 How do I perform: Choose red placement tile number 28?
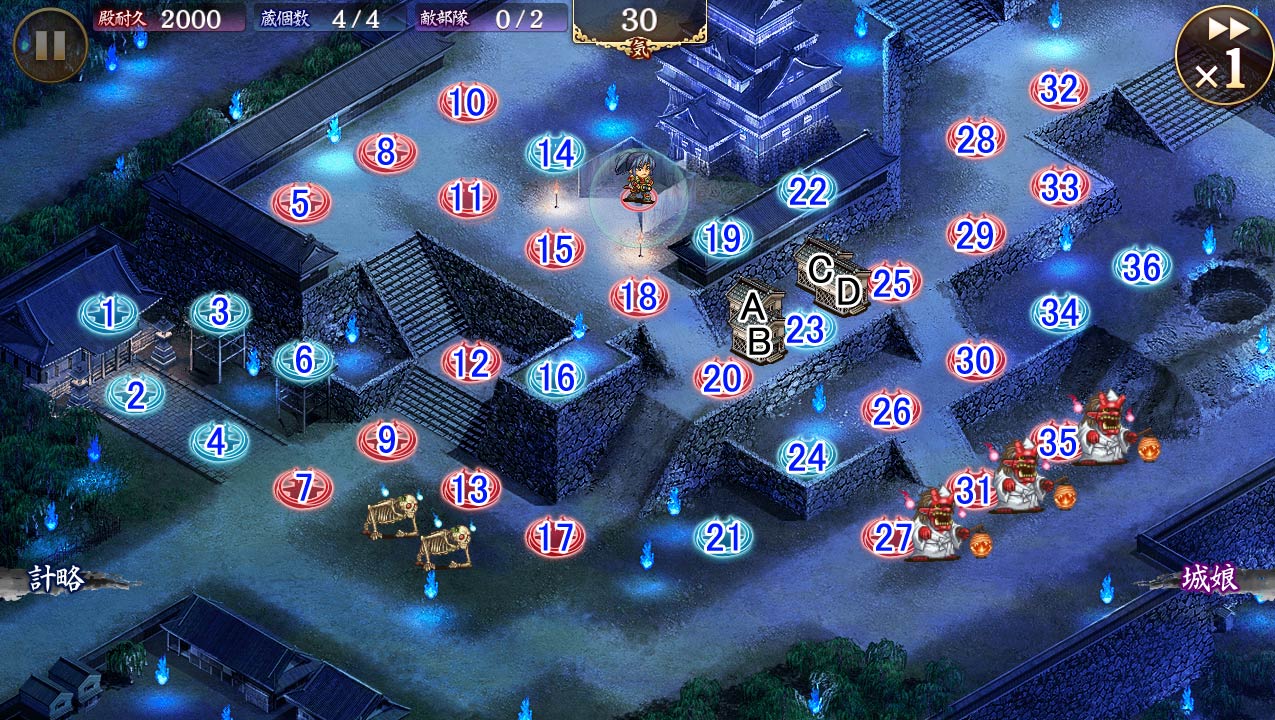coord(976,139)
